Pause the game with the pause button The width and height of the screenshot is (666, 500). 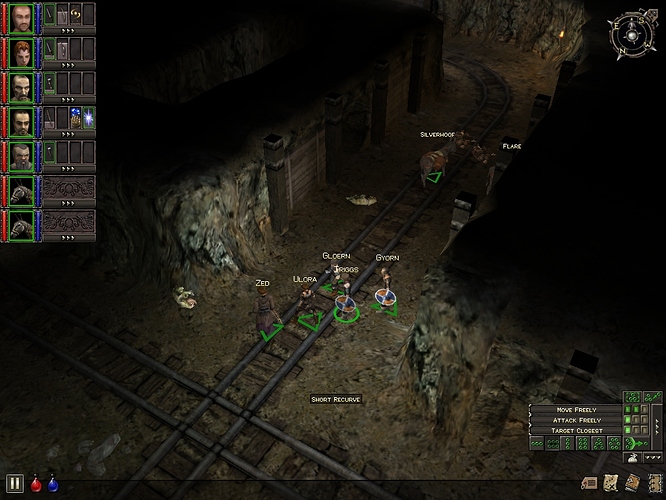[14, 484]
